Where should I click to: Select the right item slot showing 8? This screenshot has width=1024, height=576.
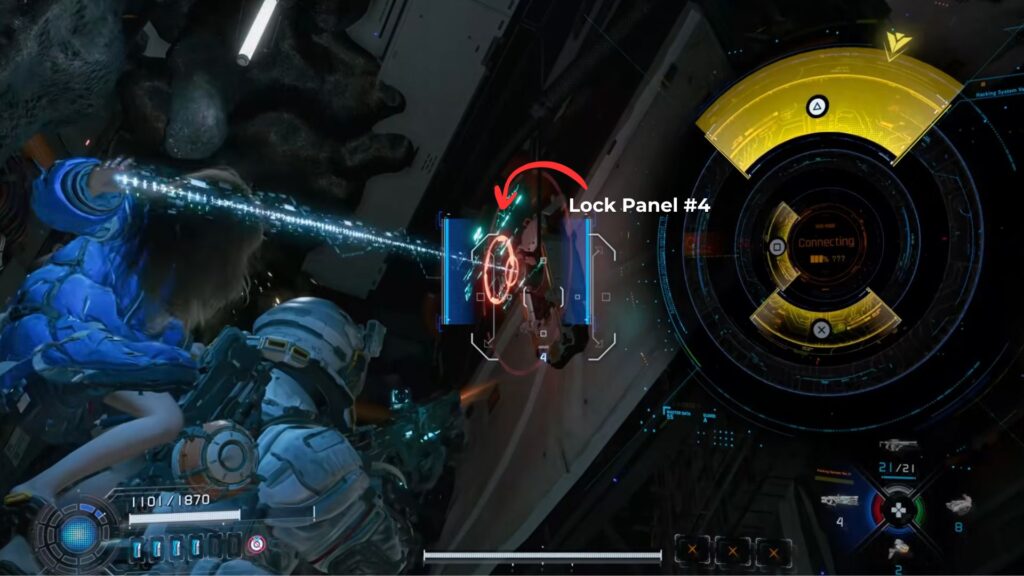[959, 506]
